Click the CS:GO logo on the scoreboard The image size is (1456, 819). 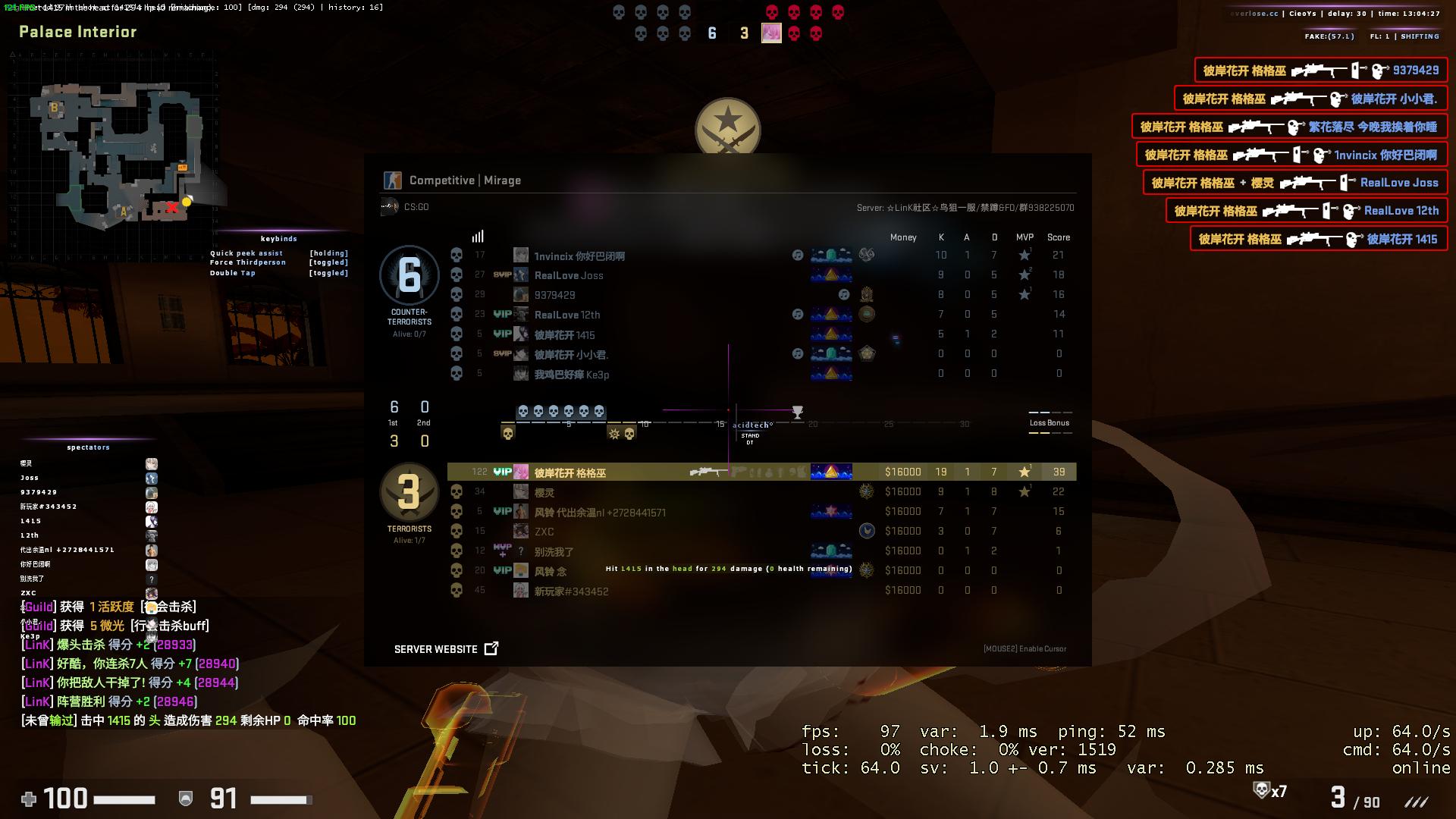point(390,206)
